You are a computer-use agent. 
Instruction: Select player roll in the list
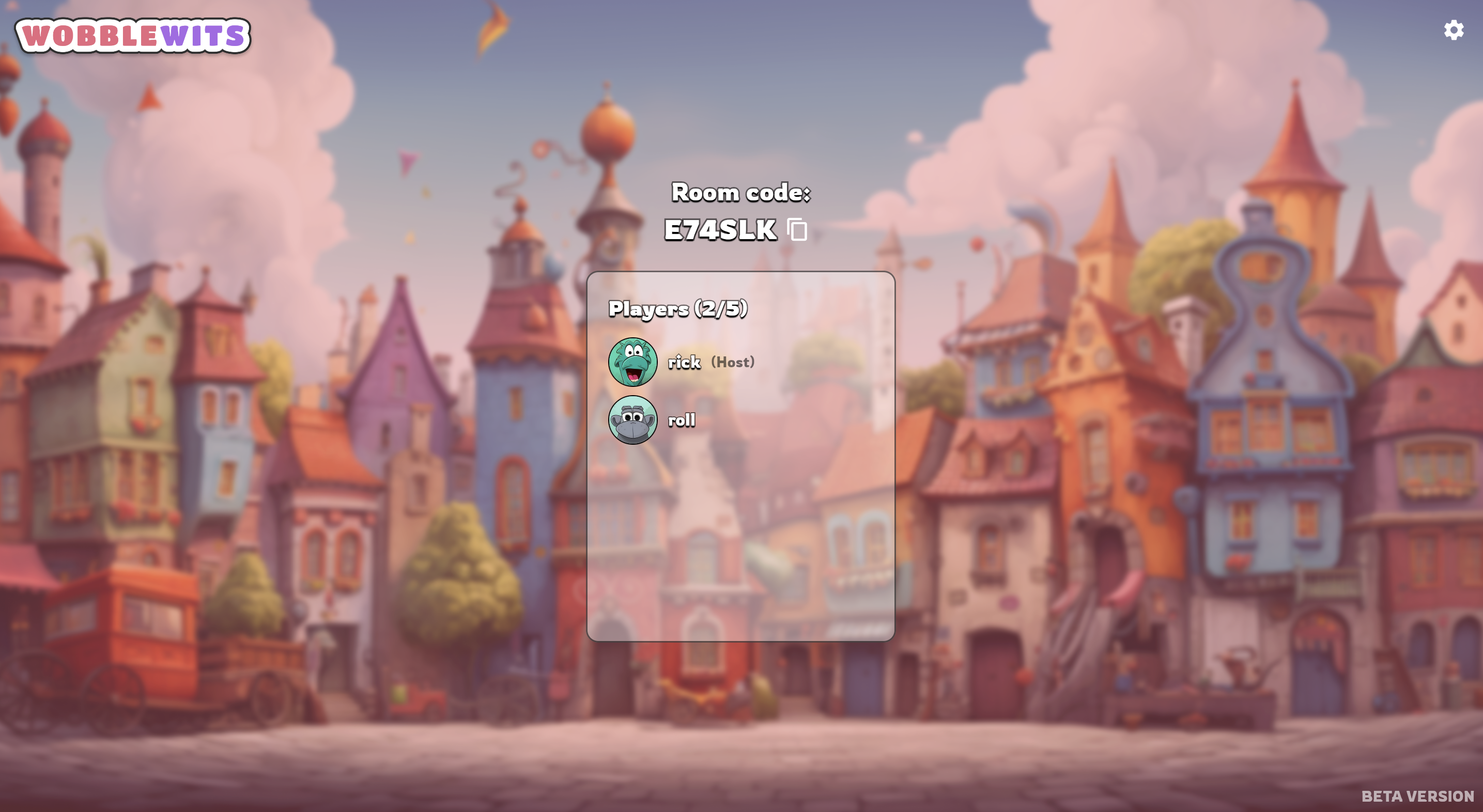tap(681, 420)
